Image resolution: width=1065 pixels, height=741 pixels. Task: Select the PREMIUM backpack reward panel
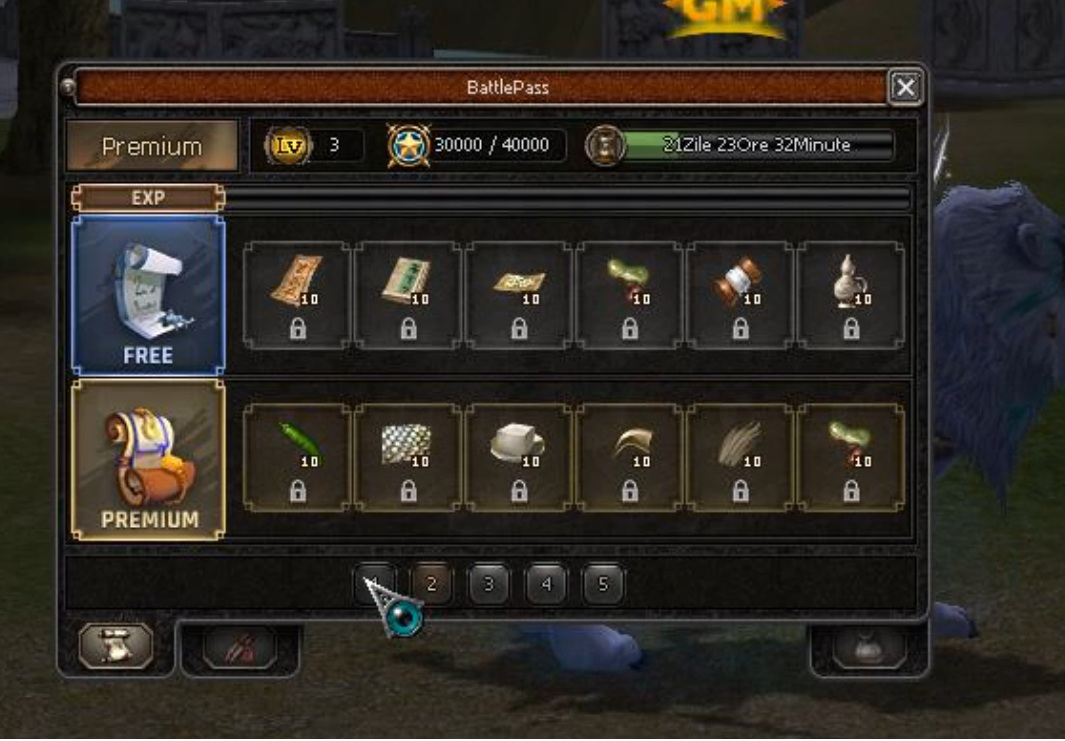(148, 460)
